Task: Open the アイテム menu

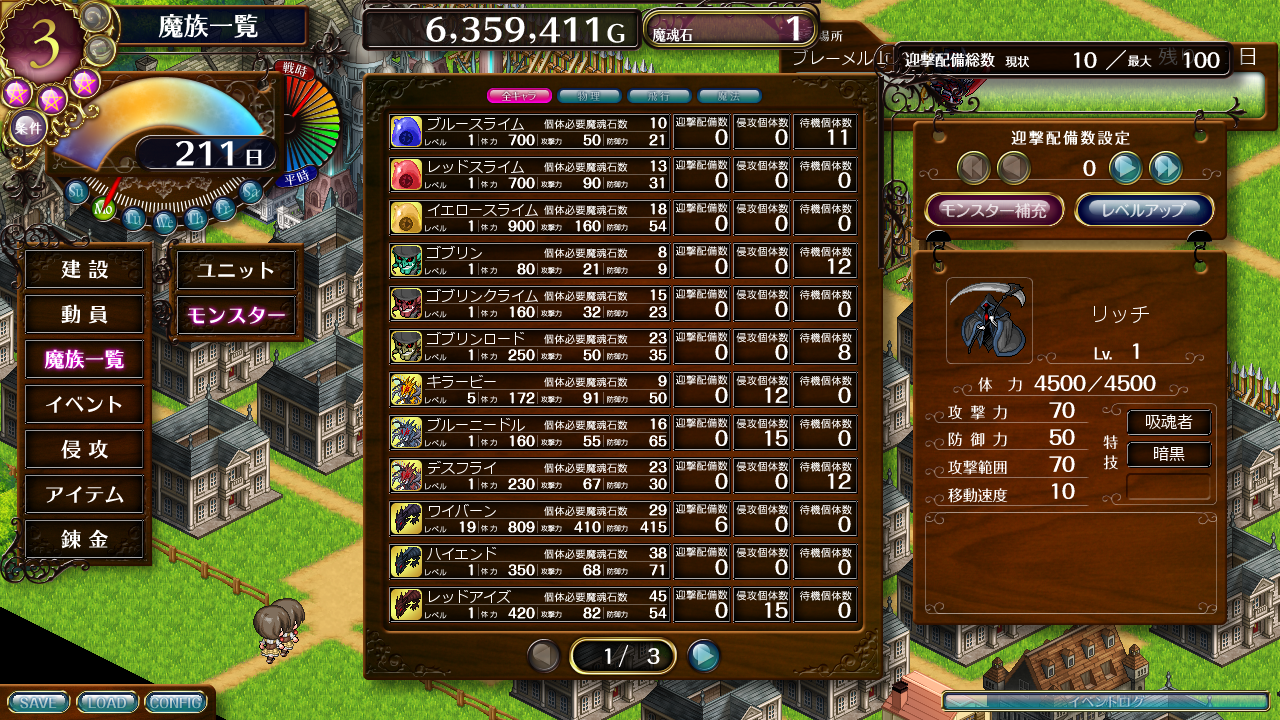Action: click(85, 494)
